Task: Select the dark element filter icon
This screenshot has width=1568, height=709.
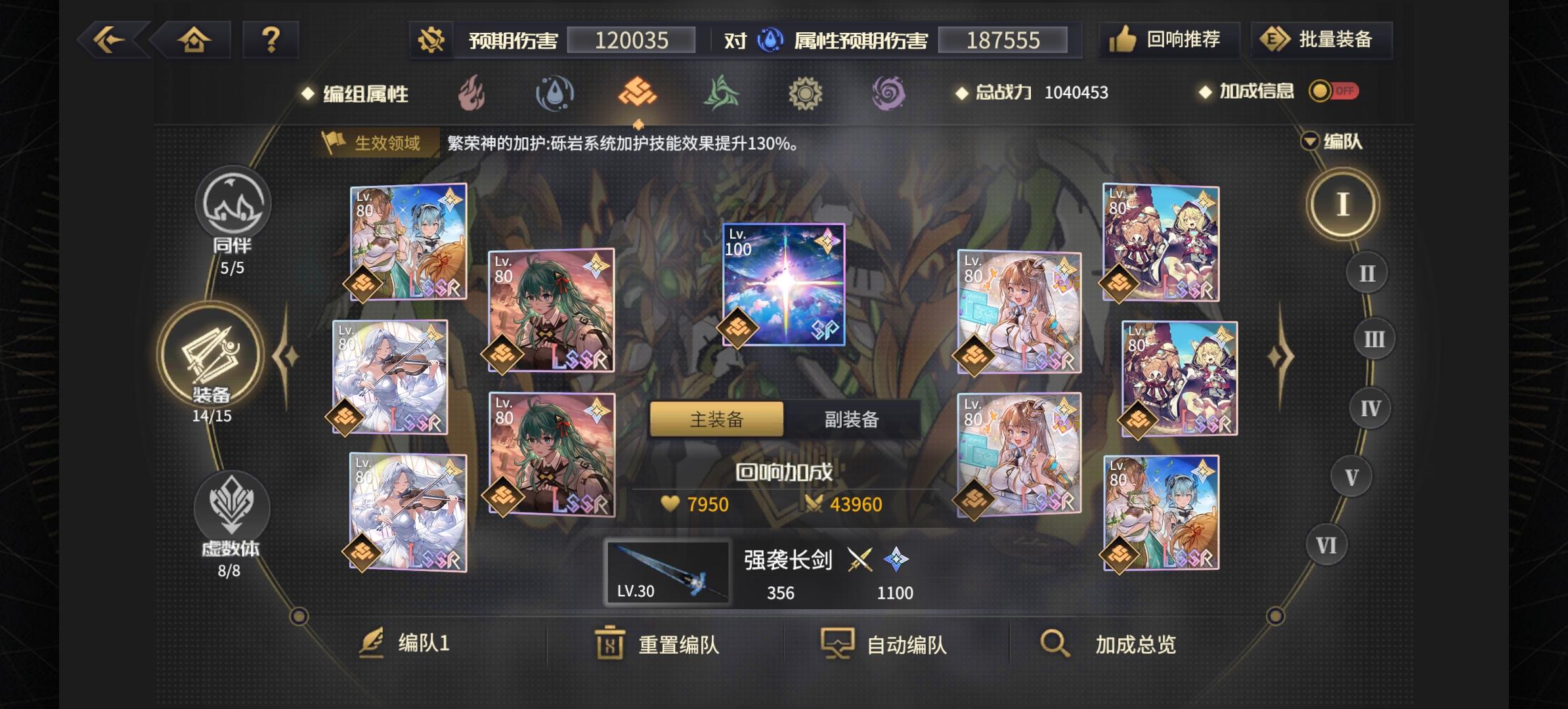Action: click(x=887, y=93)
